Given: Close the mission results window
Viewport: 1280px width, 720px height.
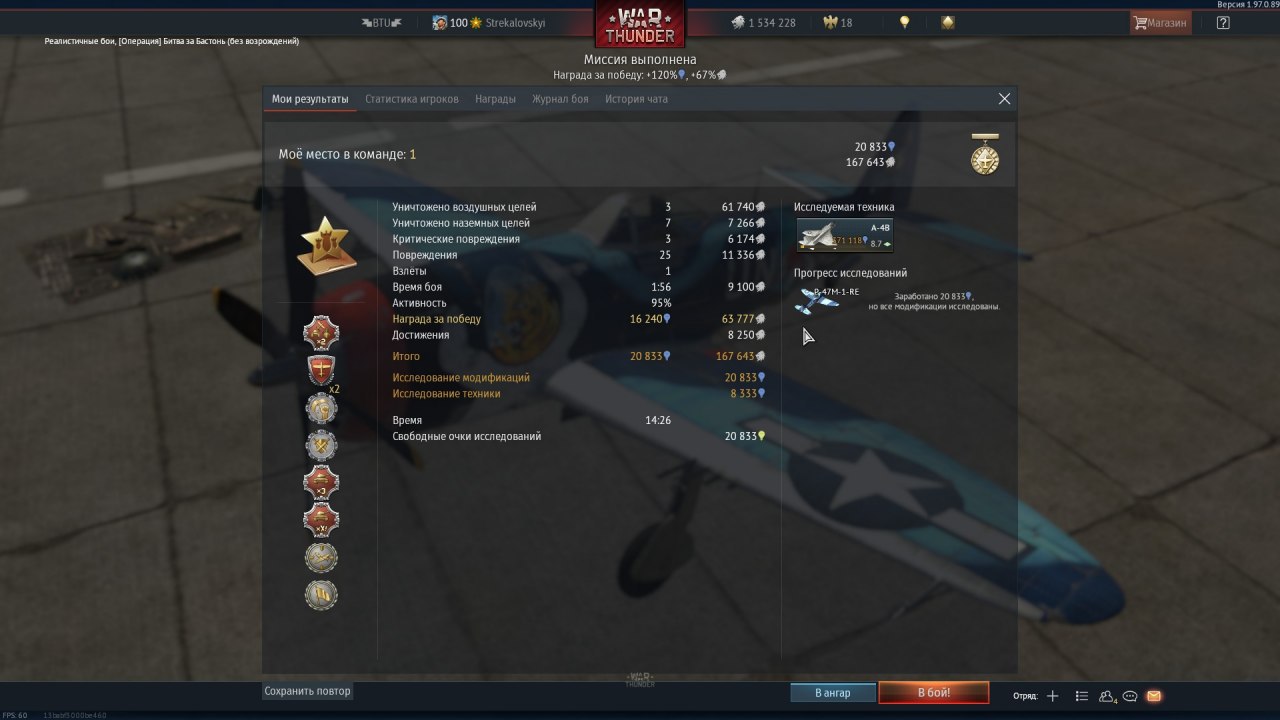Looking at the screenshot, I should (x=1004, y=99).
